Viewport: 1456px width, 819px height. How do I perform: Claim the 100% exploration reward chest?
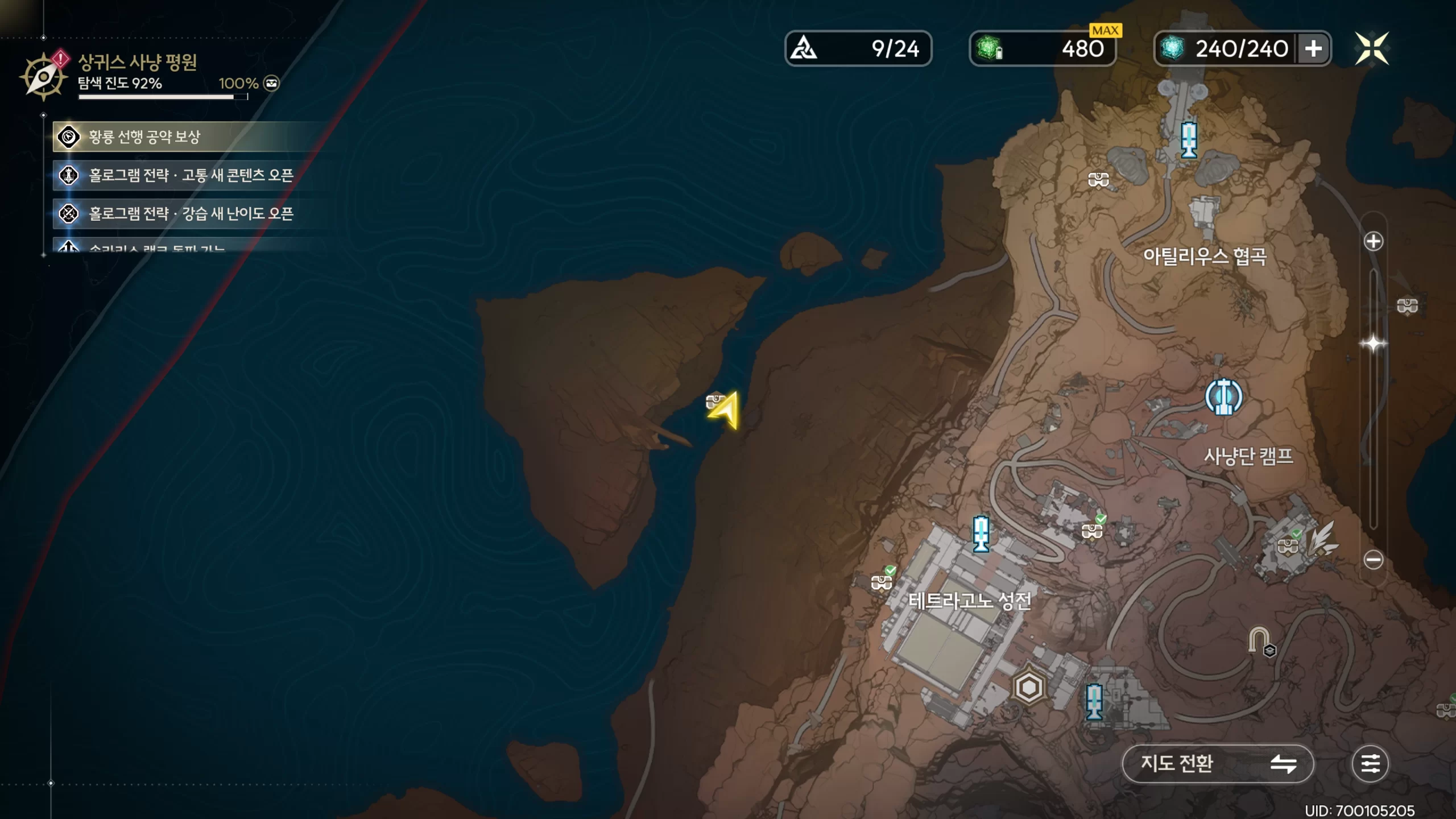pos(272,84)
